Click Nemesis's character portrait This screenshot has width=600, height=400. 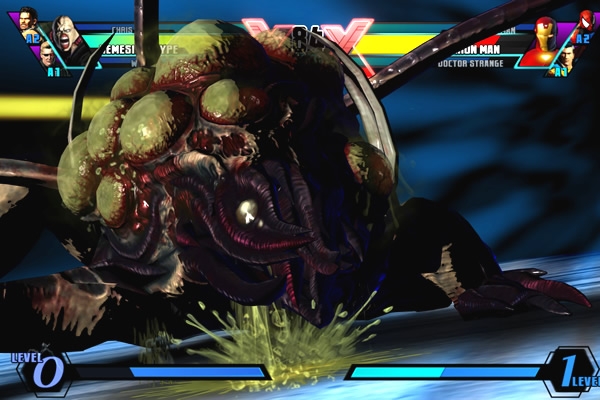(65, 39)
